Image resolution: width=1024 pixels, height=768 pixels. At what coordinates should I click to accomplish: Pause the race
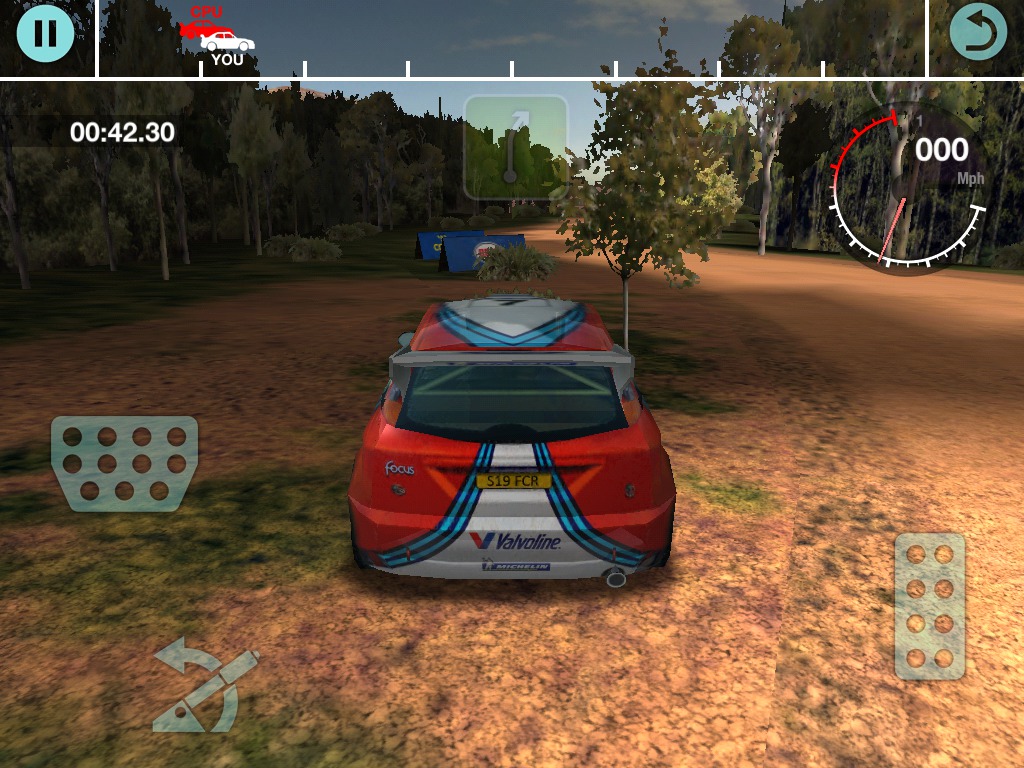(x=45, y=33)
